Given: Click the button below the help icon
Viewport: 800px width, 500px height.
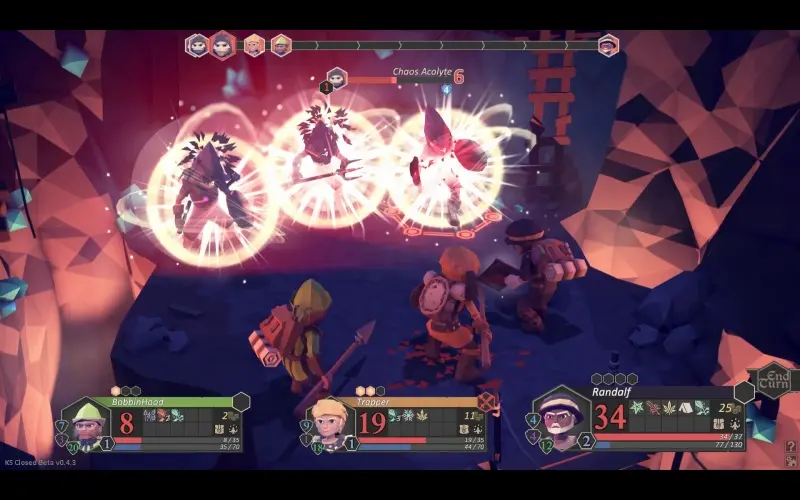Looking at the screenshot, I should point(790,461).
